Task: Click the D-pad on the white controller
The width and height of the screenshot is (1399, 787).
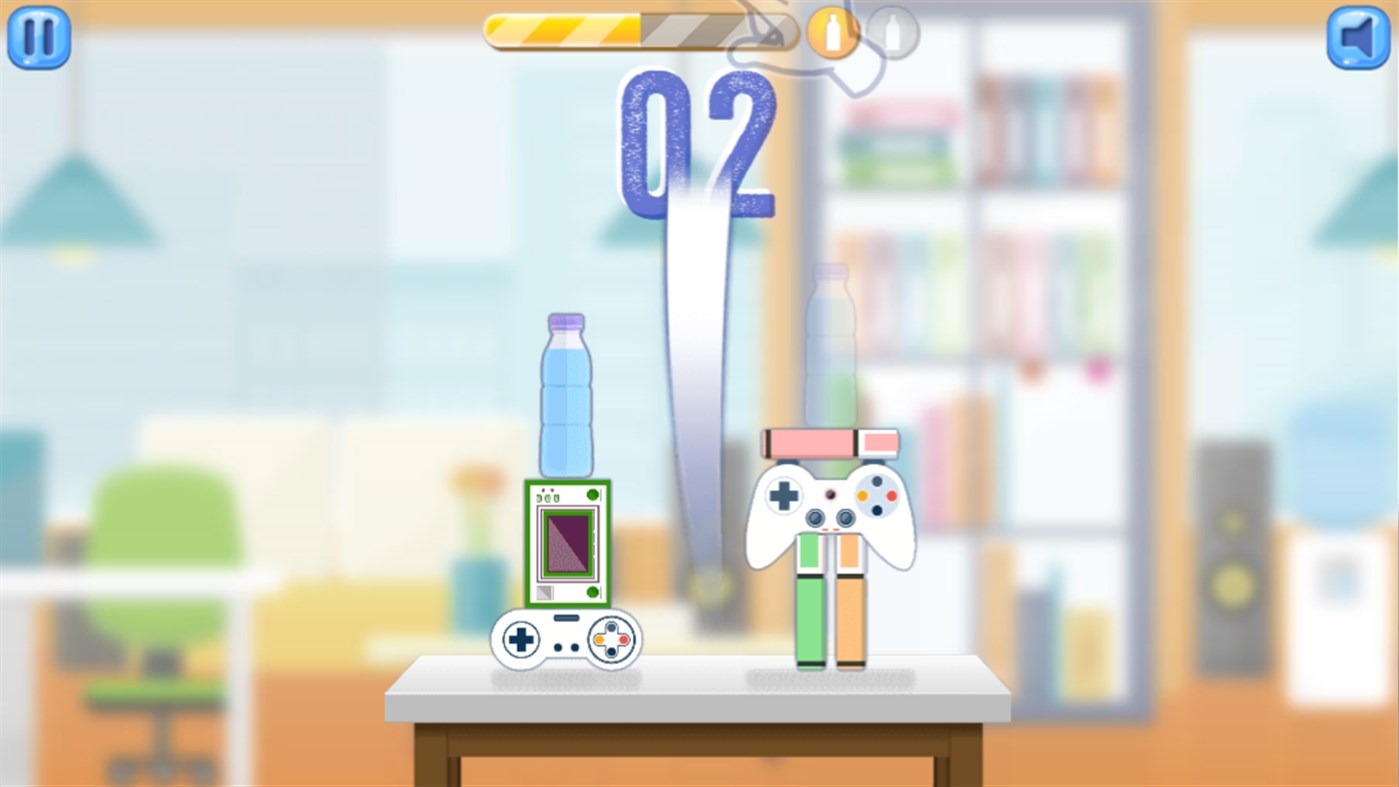Action: 785,493
